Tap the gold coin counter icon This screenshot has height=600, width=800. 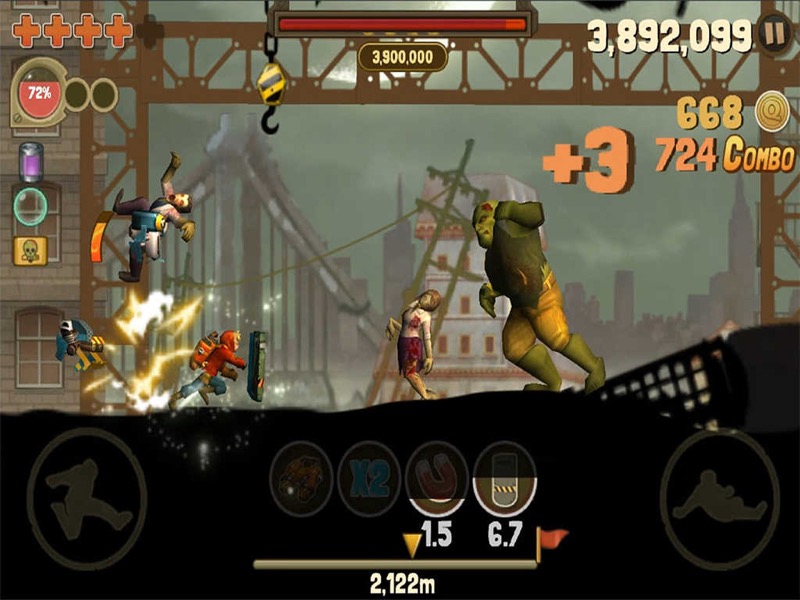[x=771, y=109]
